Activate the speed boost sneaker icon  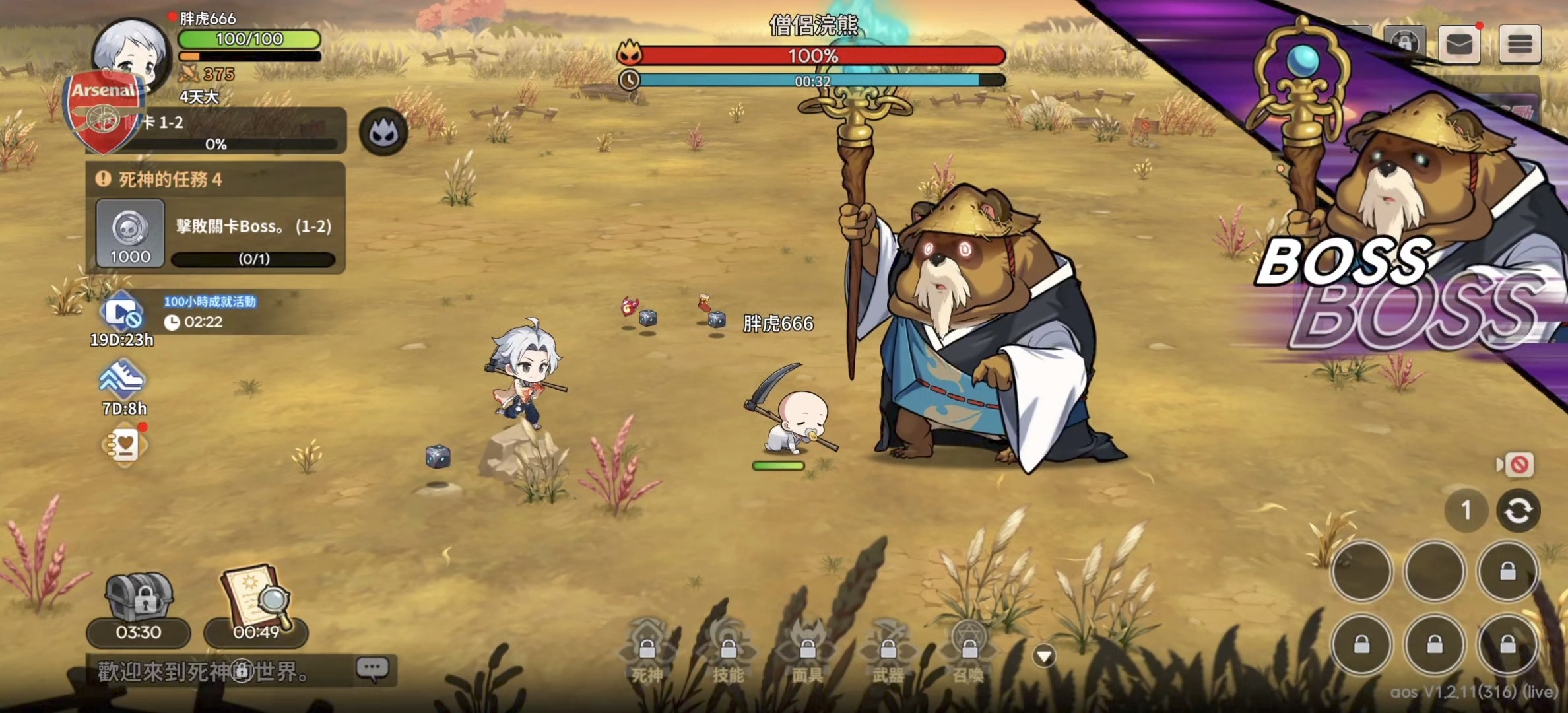pos(122,381)
